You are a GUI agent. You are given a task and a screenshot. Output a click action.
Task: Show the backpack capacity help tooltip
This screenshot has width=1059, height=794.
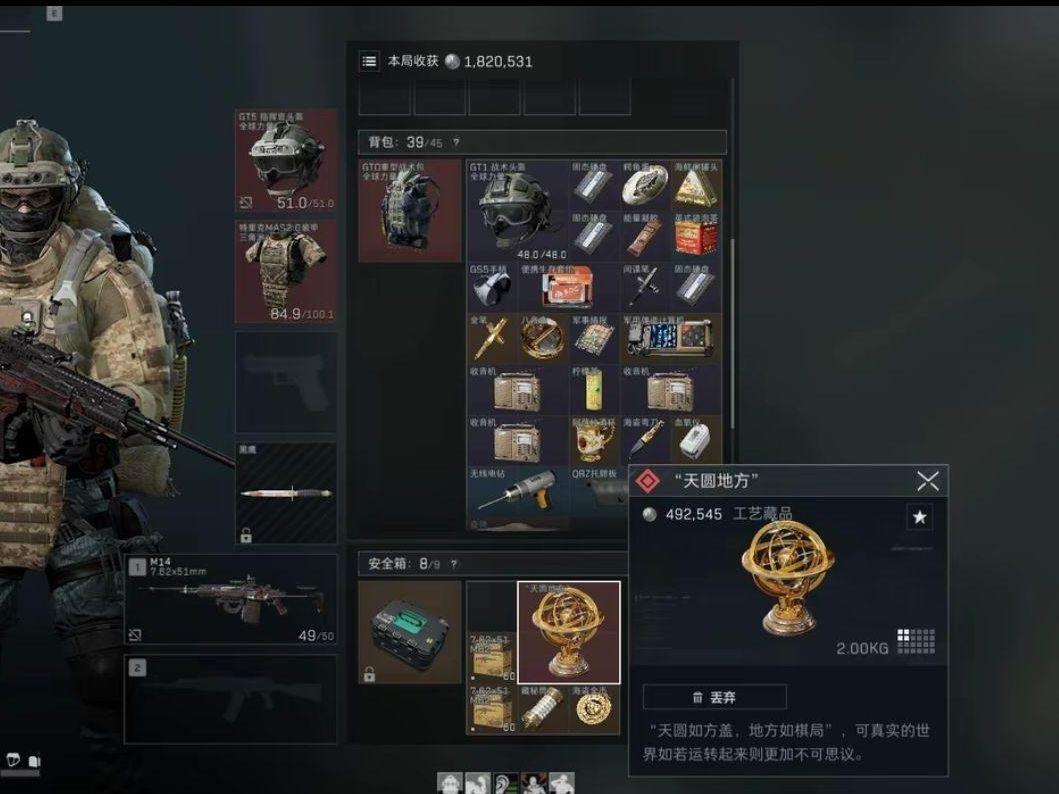457,143
